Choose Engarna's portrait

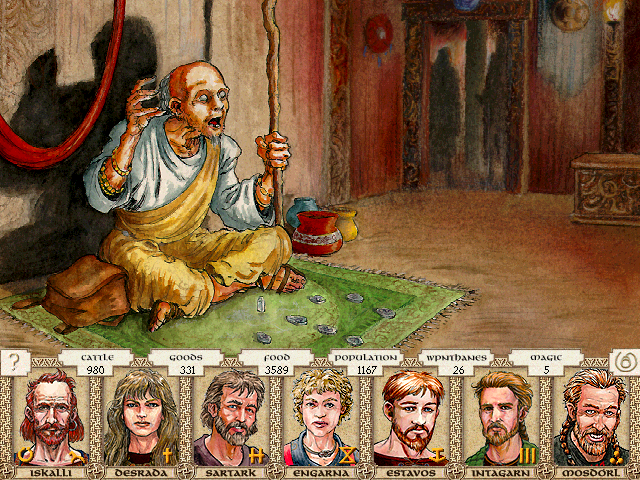coord(321,417)
